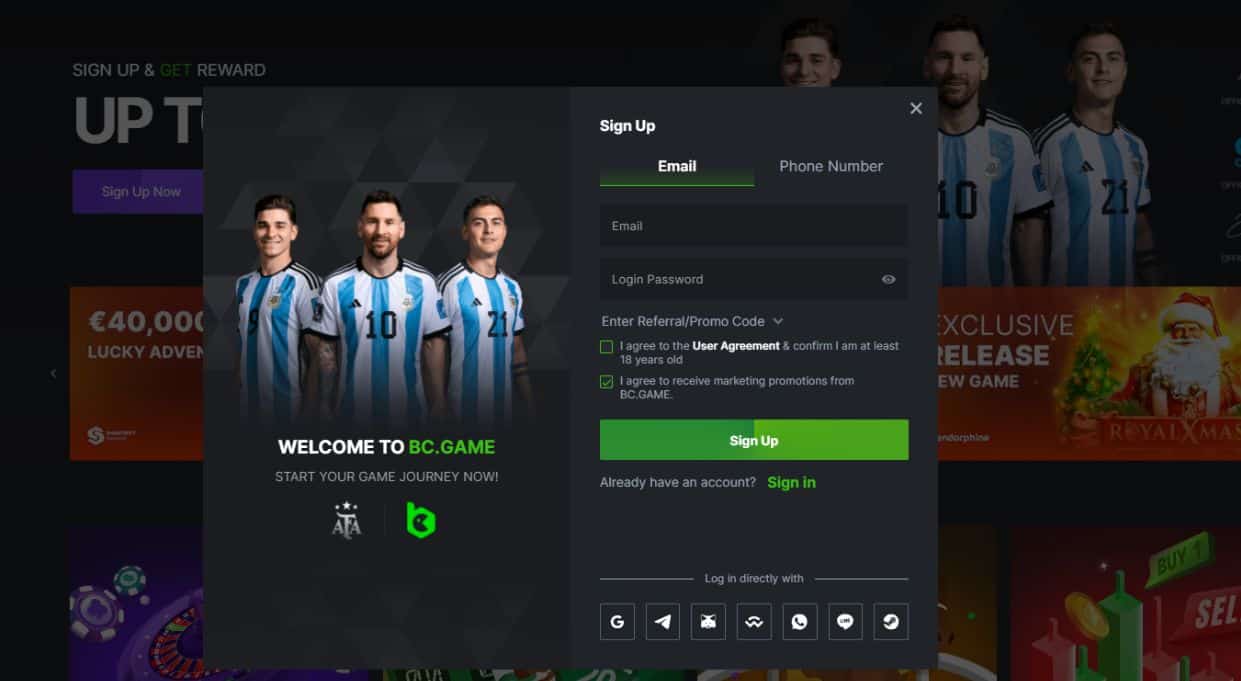Switch to the Phone Number tab
This screenshot has width=1241, height=681.
point(831,167)
